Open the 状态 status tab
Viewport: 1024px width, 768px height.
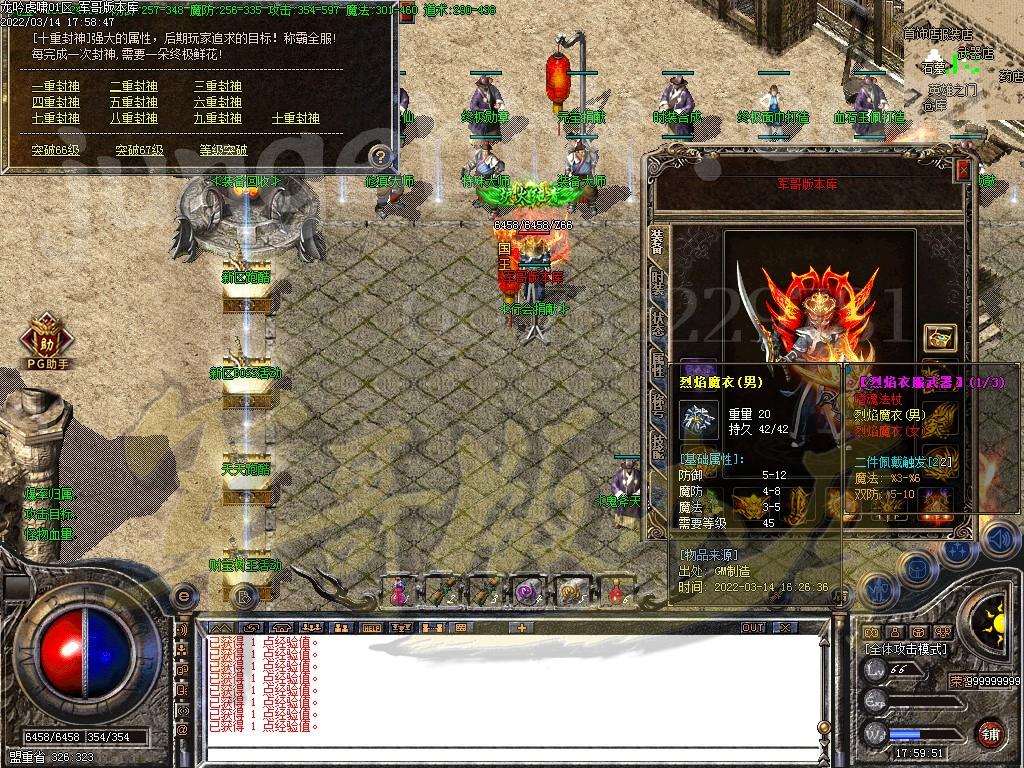coord(657,321)
